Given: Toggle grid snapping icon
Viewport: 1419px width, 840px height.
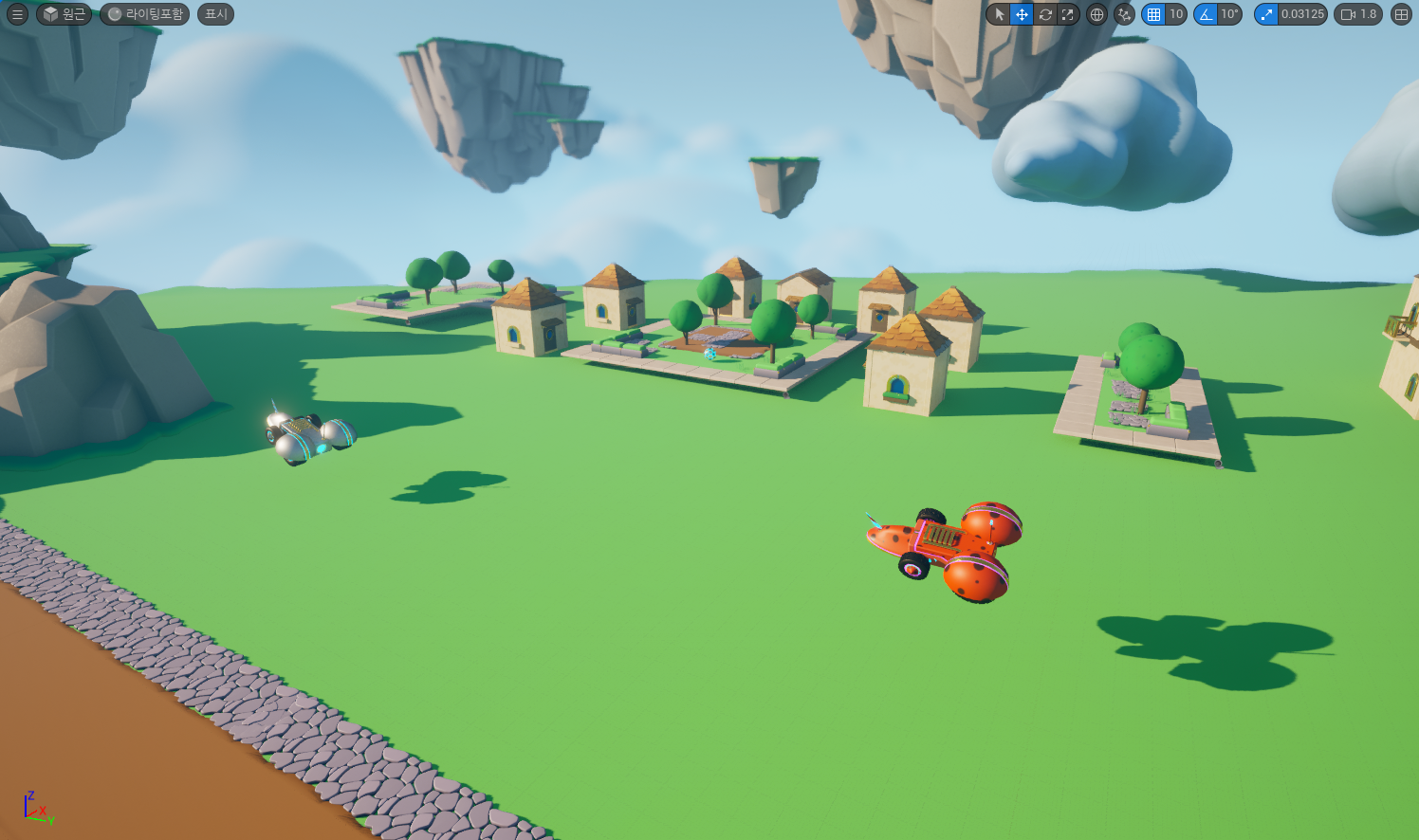Looking at the screenshot, I should point(1153,14).
